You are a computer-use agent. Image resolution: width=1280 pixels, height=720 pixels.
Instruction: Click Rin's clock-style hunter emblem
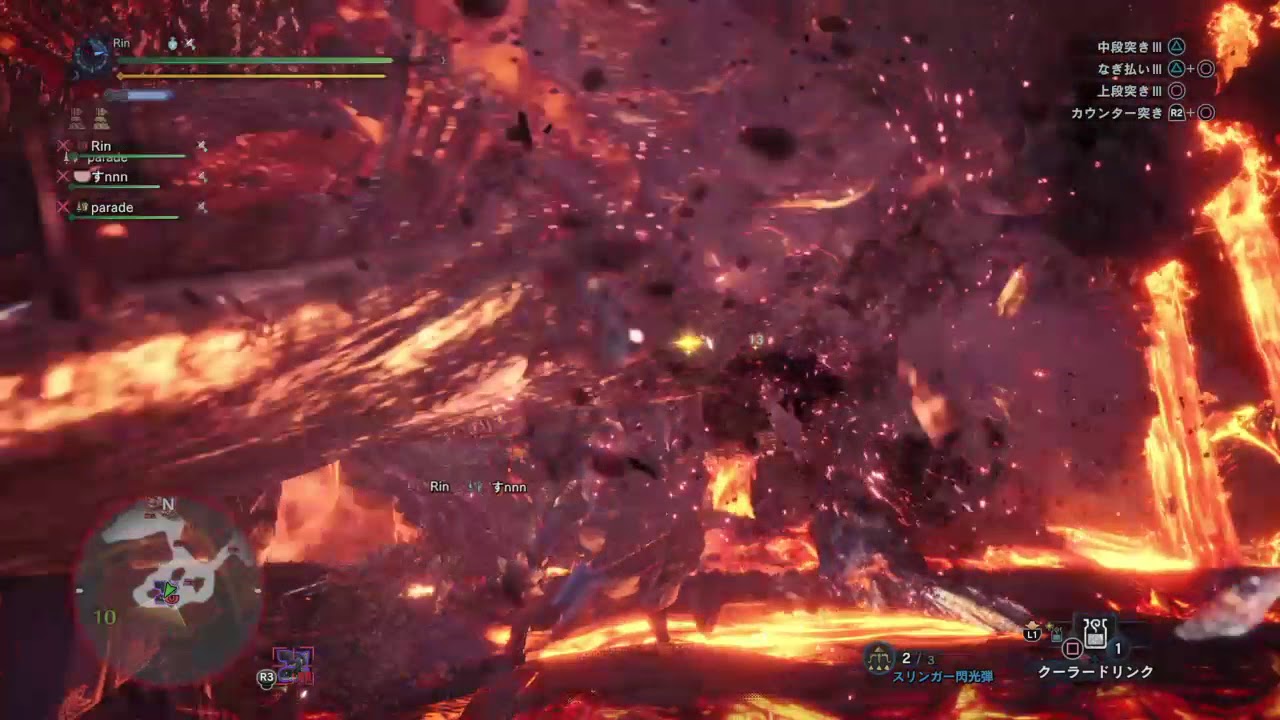92,55
